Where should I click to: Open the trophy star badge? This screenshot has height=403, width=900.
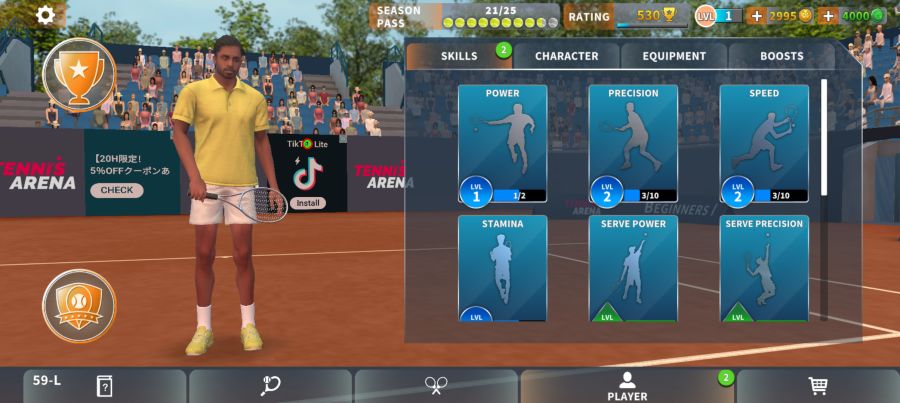78,73
